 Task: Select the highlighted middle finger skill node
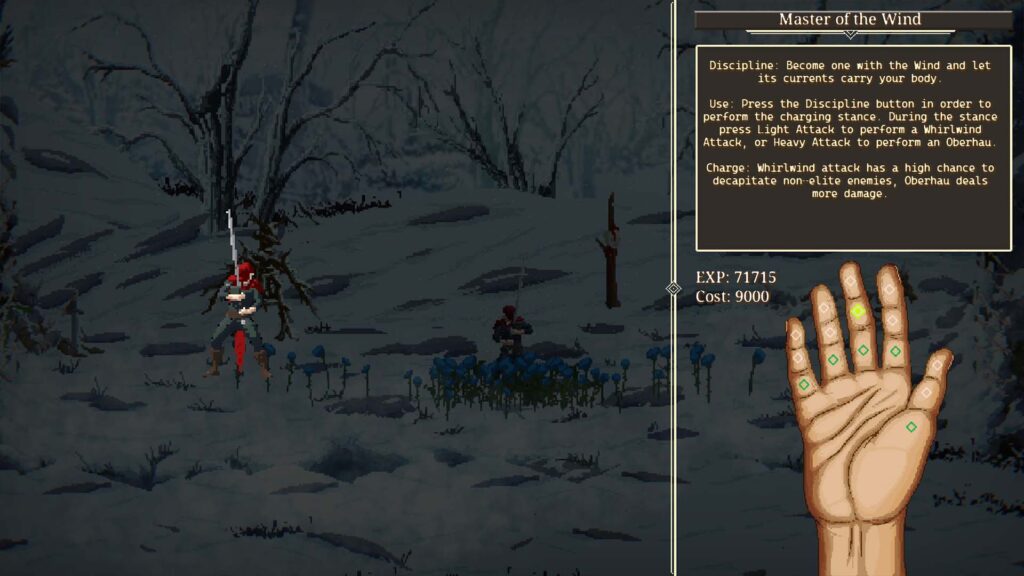(x=858, y=312)
